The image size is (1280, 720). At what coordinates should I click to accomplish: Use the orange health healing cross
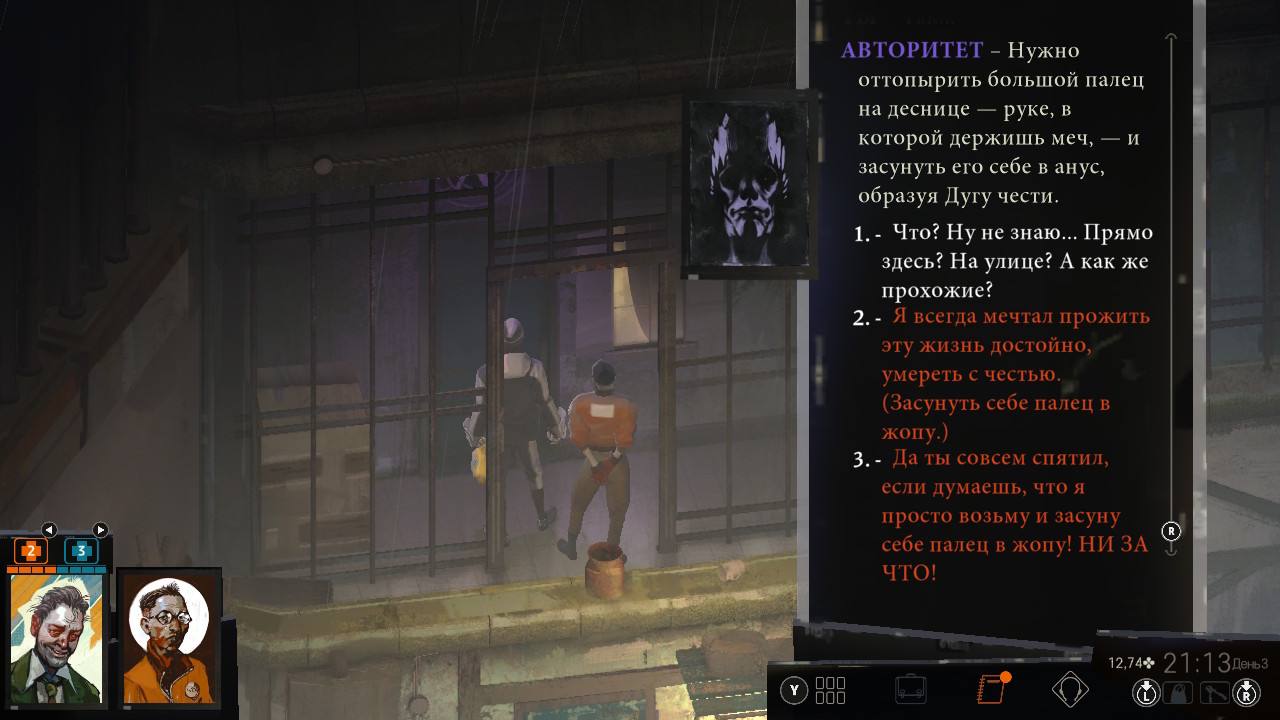[x=31, y=551]
